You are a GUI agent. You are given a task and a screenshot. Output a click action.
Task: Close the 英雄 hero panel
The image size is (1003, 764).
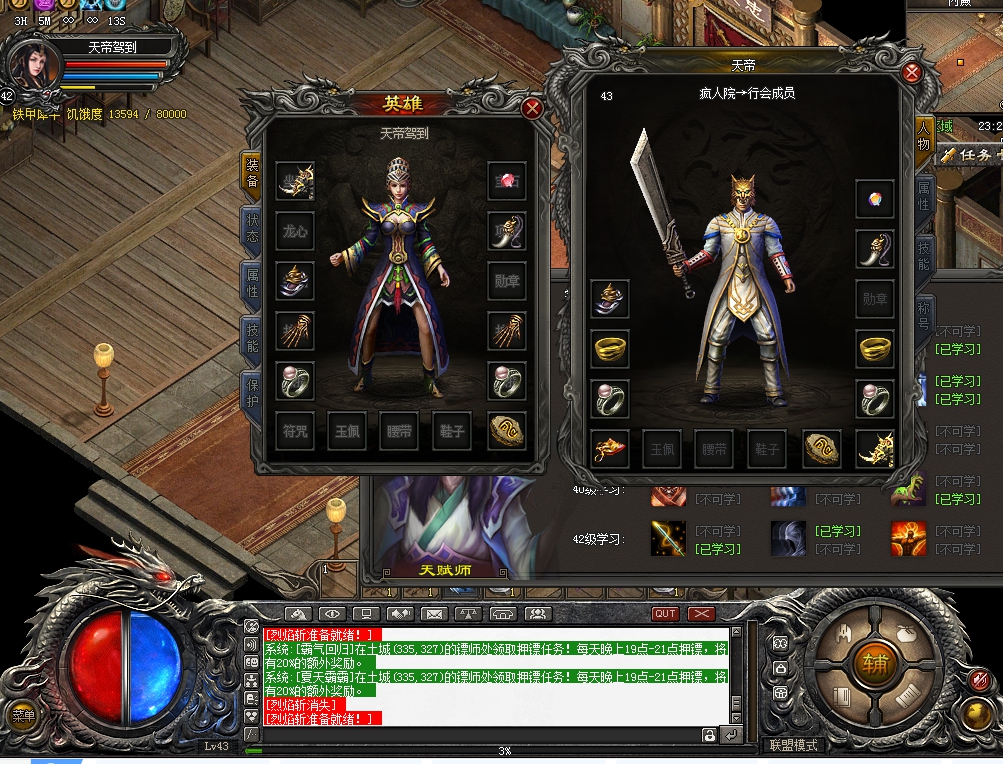(x=533, y=108)
